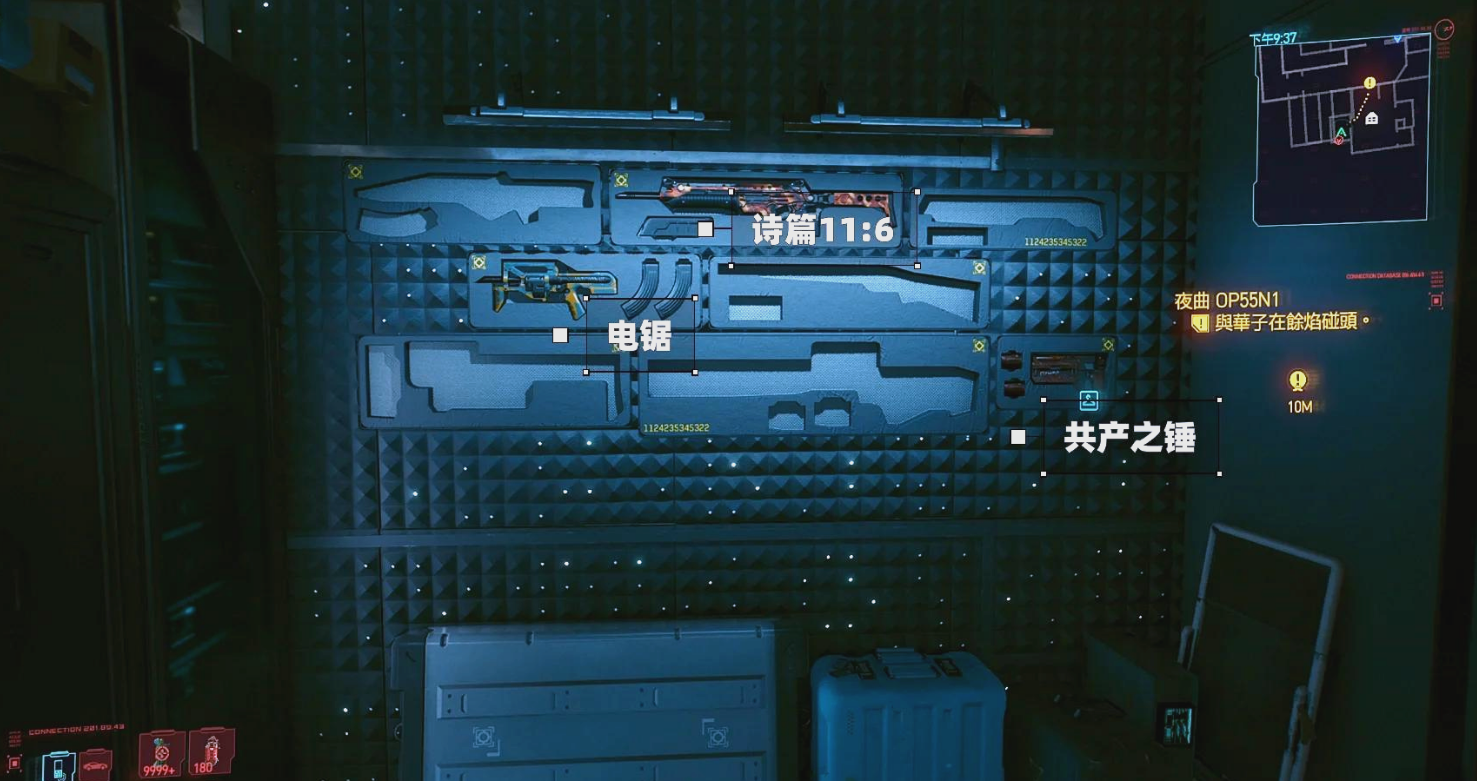Click the white house icon on the minimap
The width and height of the screenshot is (1477, 781).
pos(1372,118)
